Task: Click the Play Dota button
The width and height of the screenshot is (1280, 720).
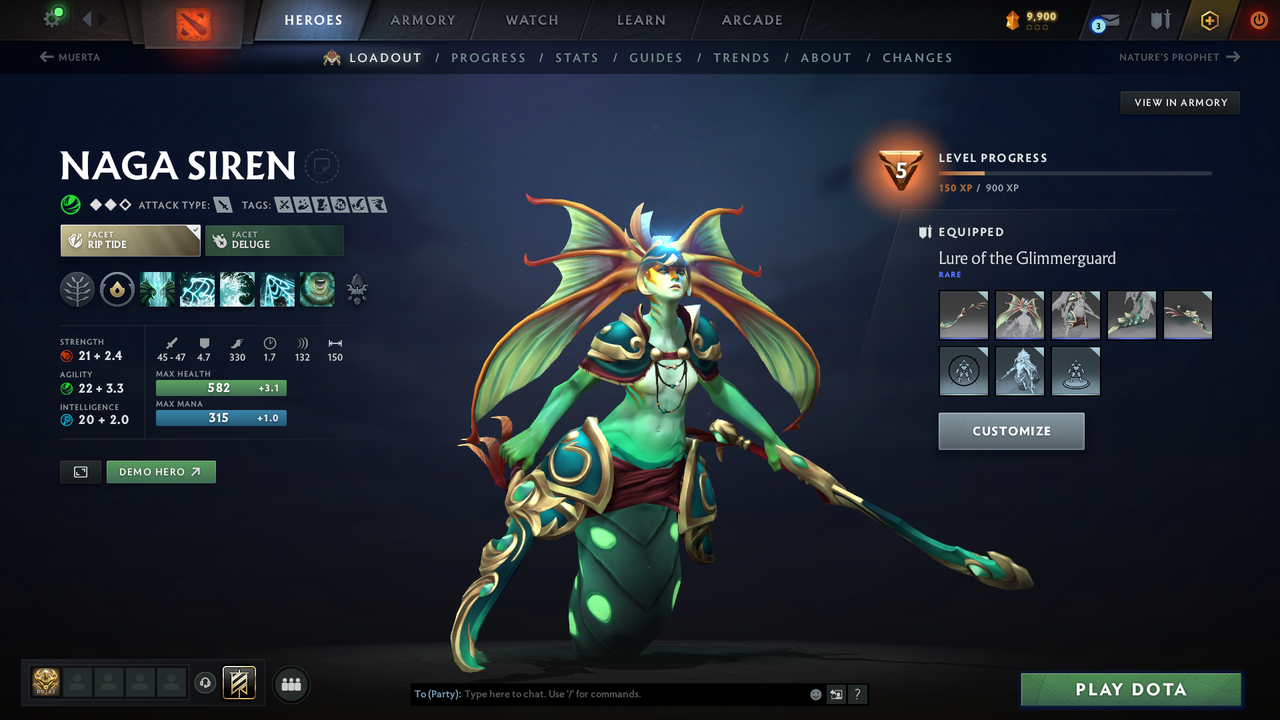Action: pos(1130,689)
